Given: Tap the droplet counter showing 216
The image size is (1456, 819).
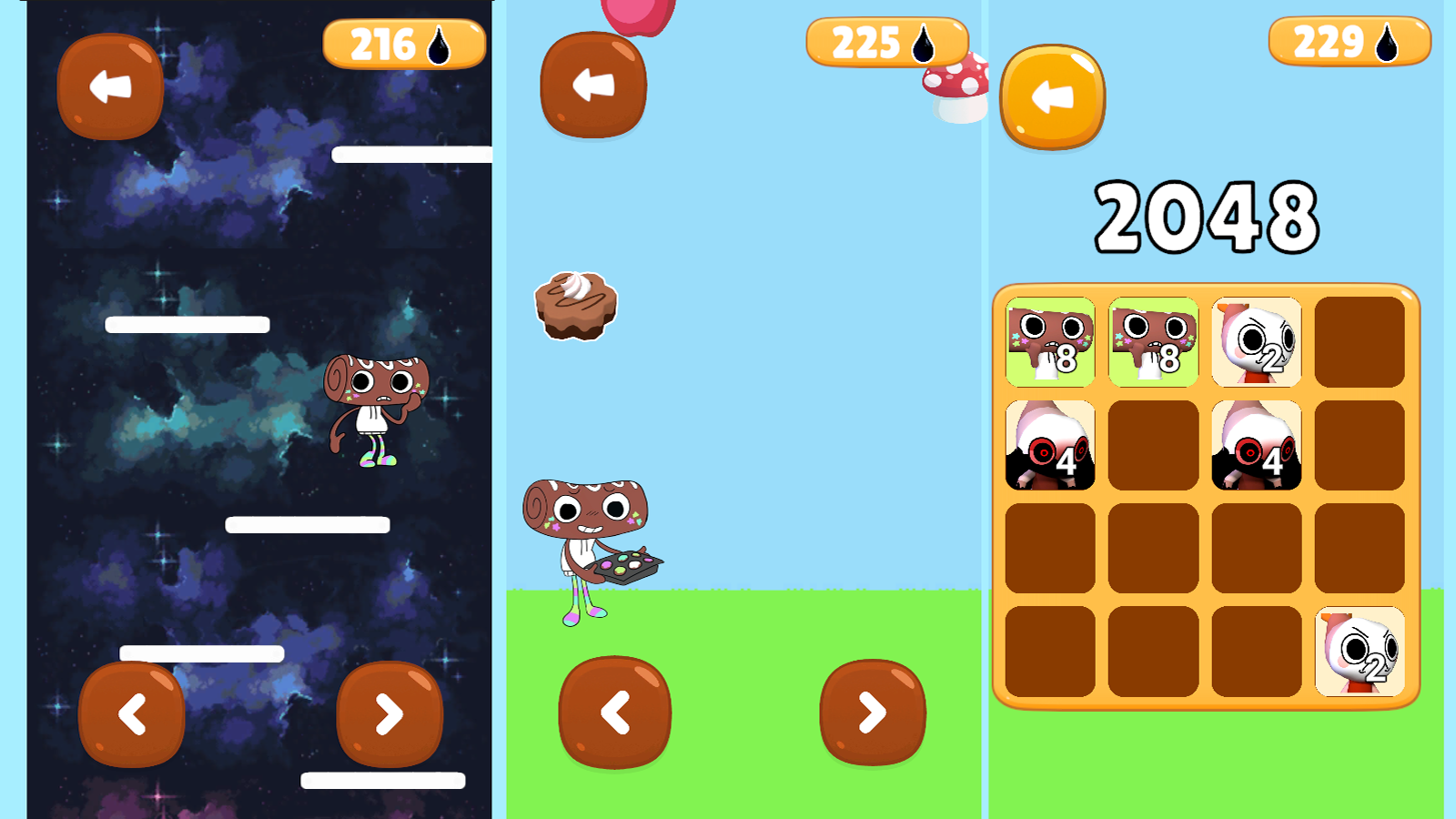Looking at the screenshot, I should click(403, 44).
